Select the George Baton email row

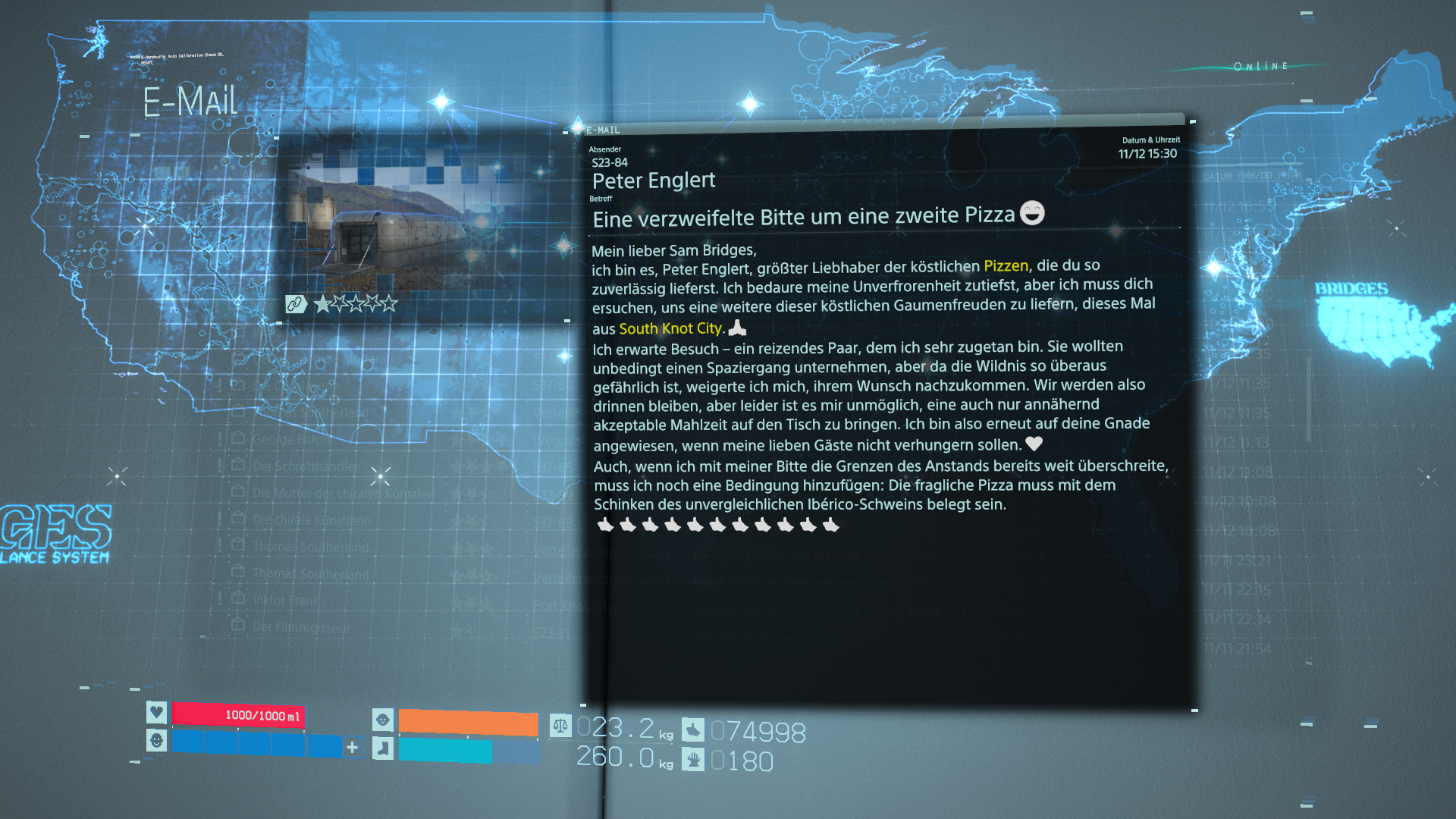click(291, 439)
